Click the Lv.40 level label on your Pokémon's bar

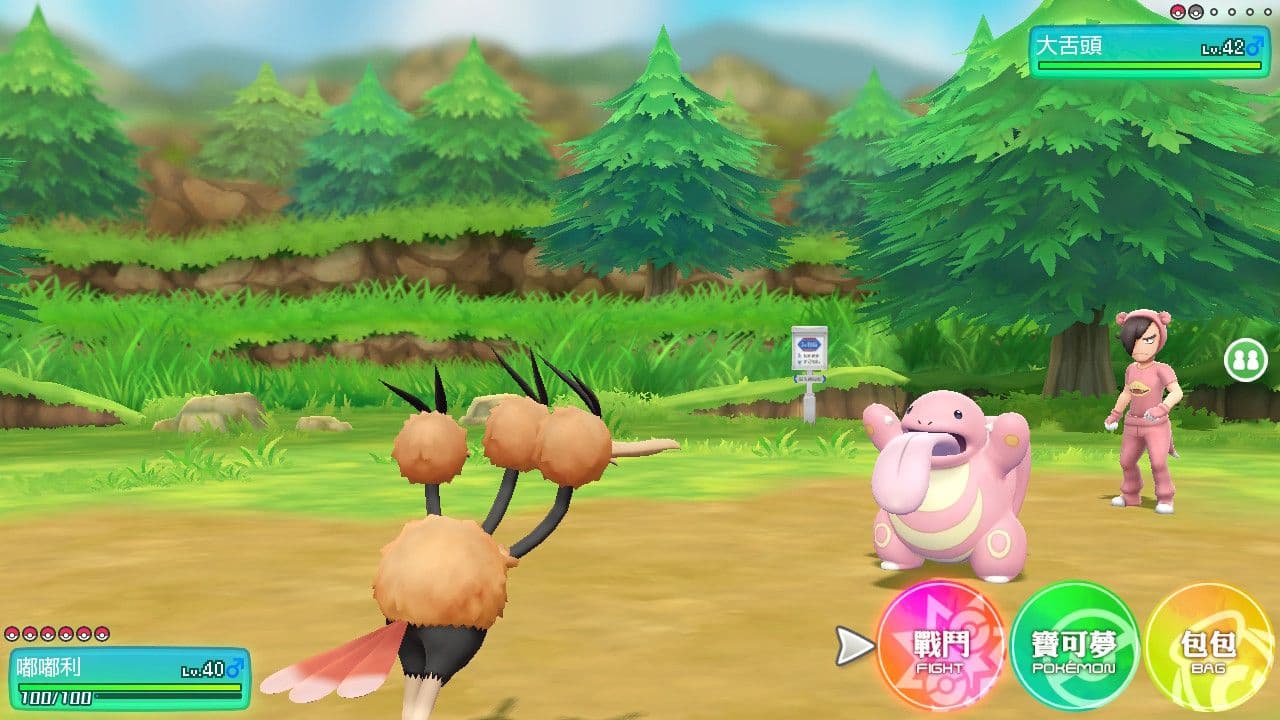point(203,670)
